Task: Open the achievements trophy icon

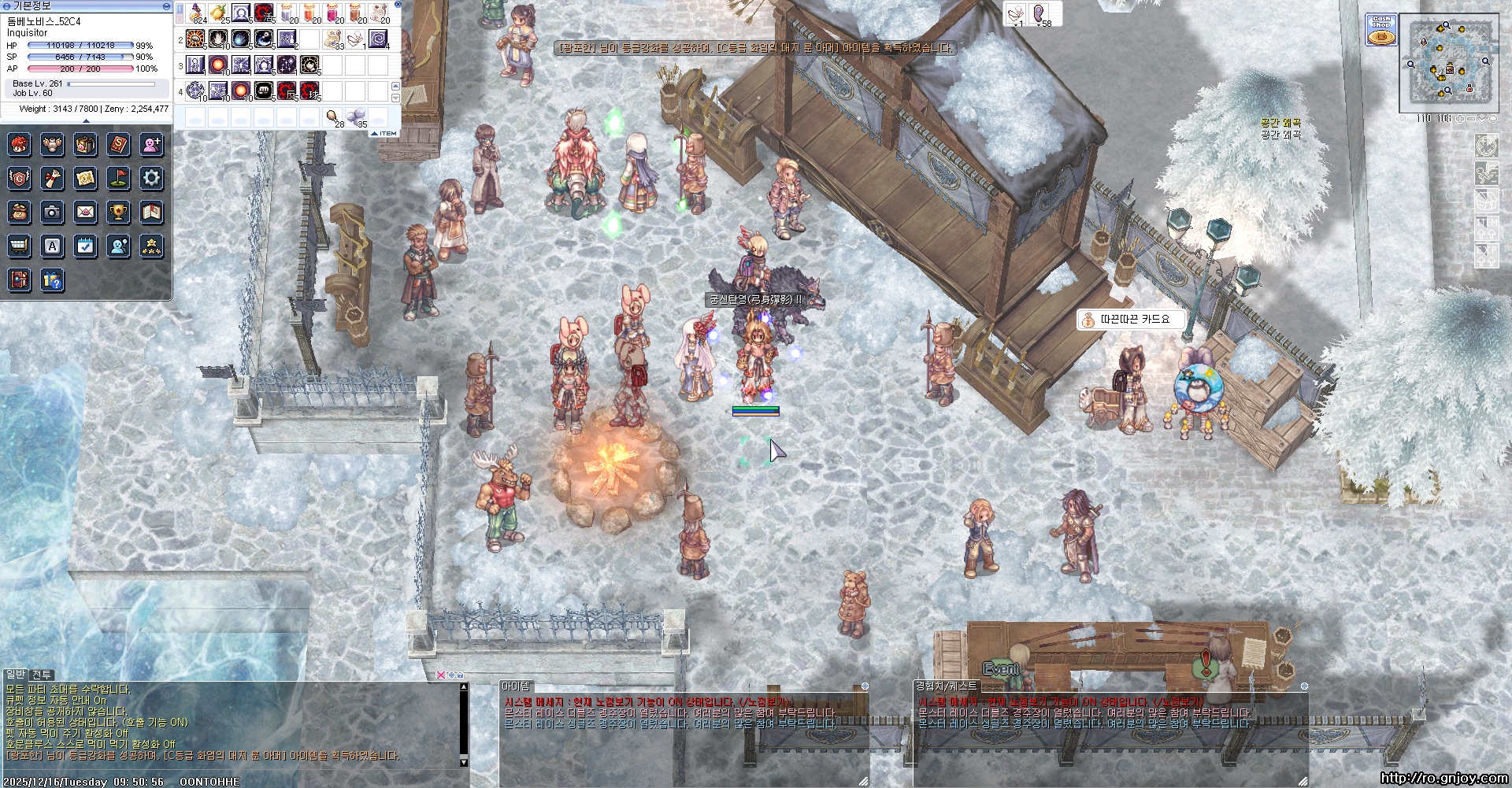Action: point(118,212)
